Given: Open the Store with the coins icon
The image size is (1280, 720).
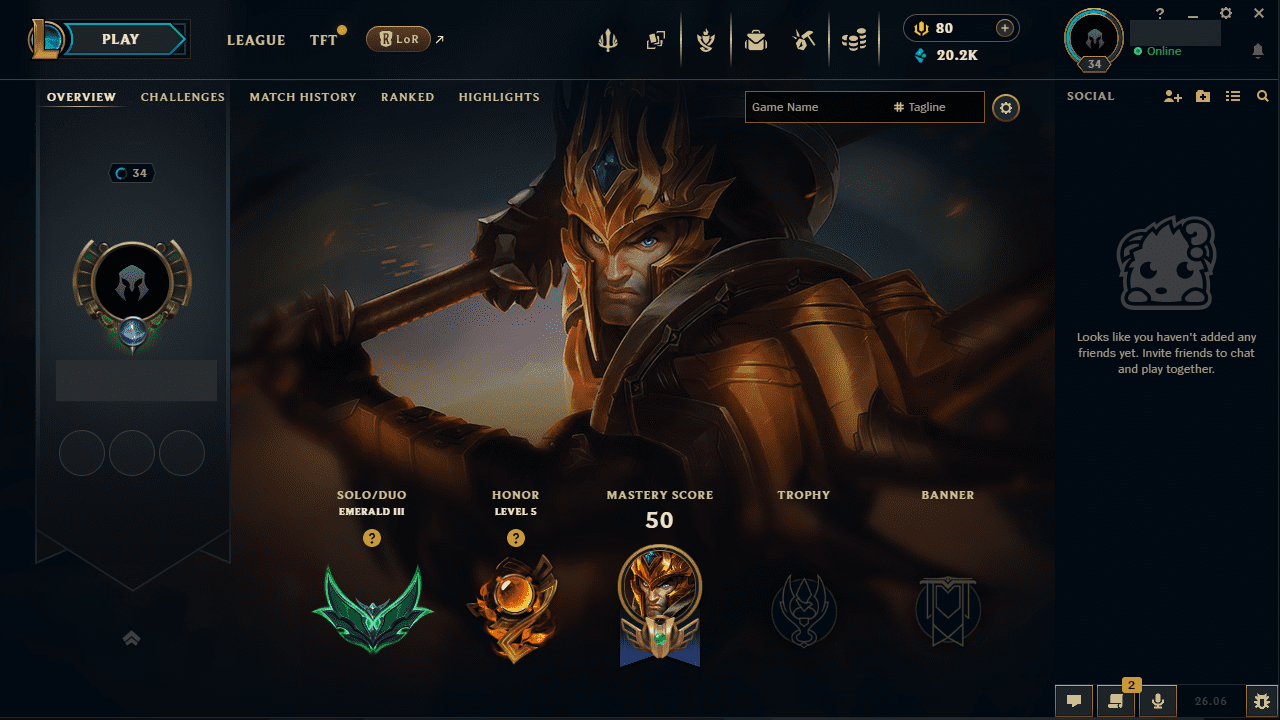Looking at the screenshot, I should click(x=855, y=40).
